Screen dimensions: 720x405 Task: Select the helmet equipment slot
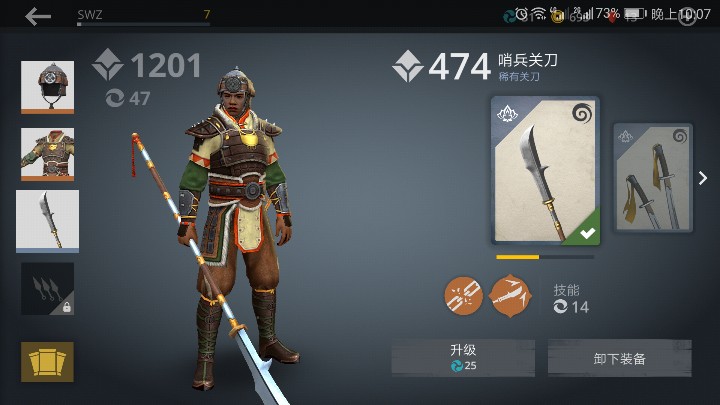coord(47,87)
